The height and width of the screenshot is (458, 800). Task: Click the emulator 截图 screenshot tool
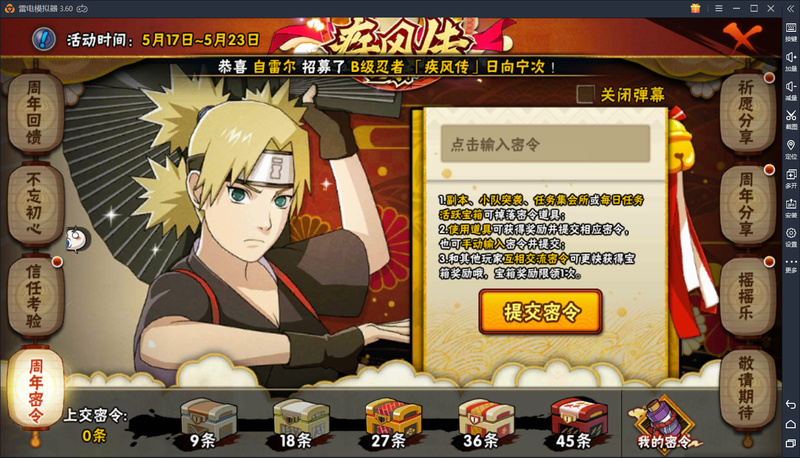tap(791, 118)
